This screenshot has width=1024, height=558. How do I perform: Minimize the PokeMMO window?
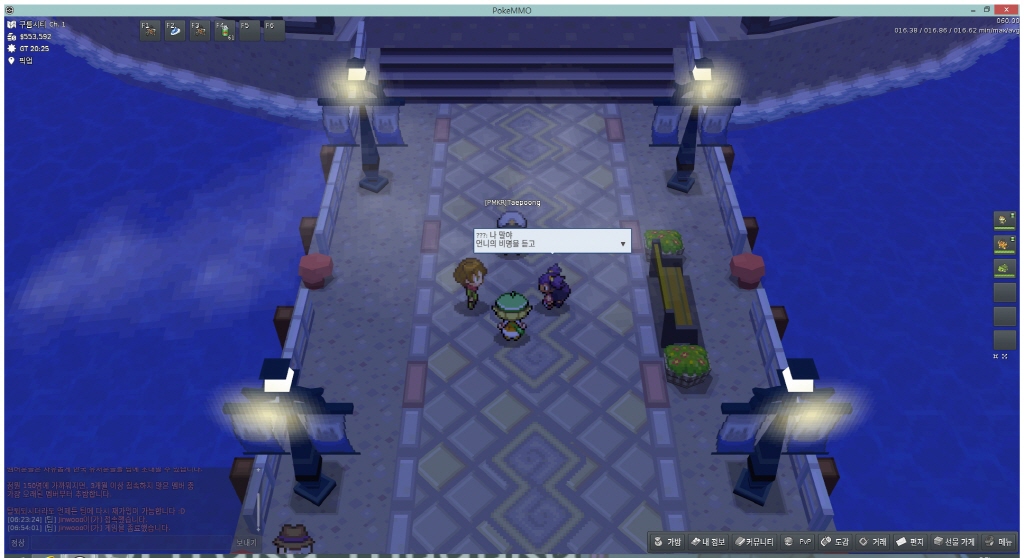(970, 9)
